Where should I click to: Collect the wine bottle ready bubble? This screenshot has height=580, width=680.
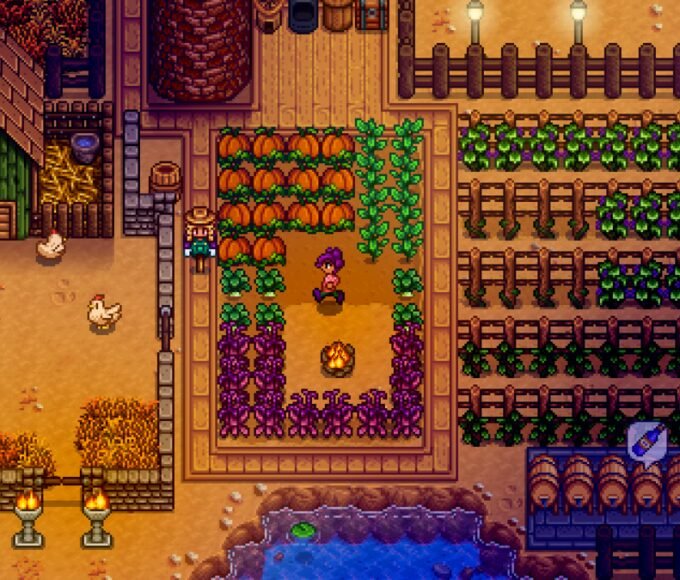[645, 441]
